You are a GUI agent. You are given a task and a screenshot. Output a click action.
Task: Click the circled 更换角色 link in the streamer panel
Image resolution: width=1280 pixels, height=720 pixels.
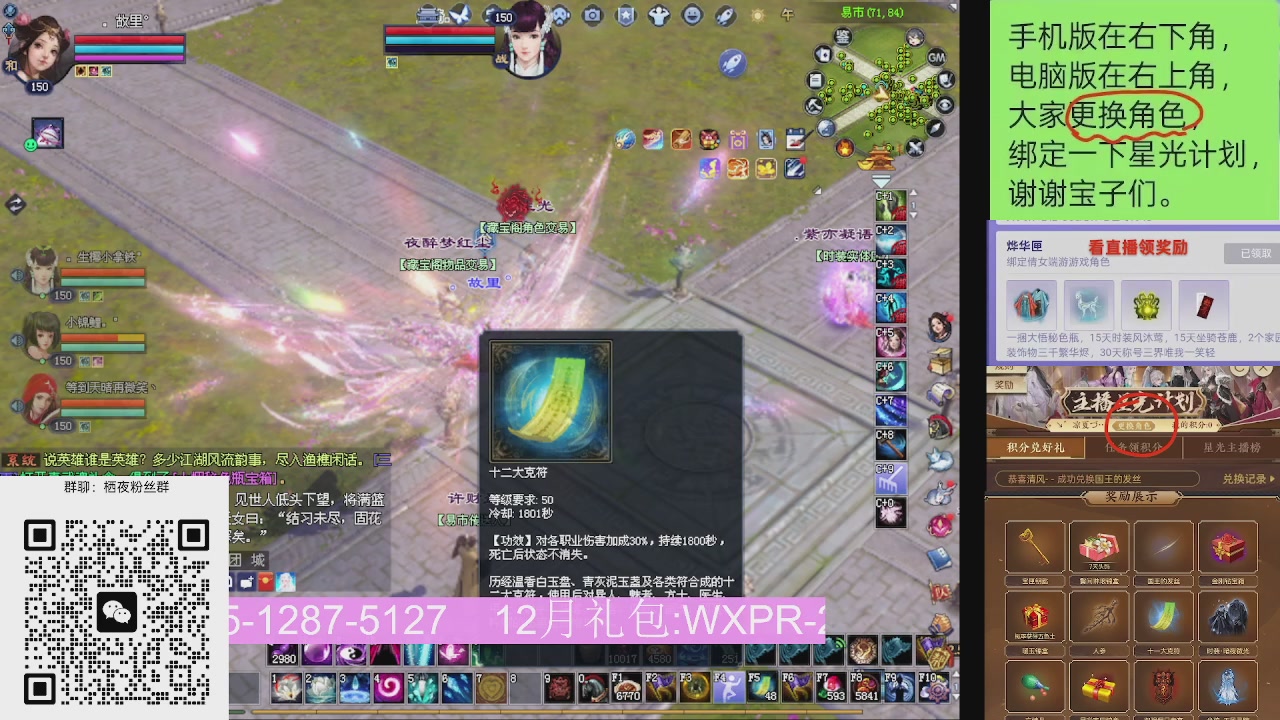(1134, 426)
